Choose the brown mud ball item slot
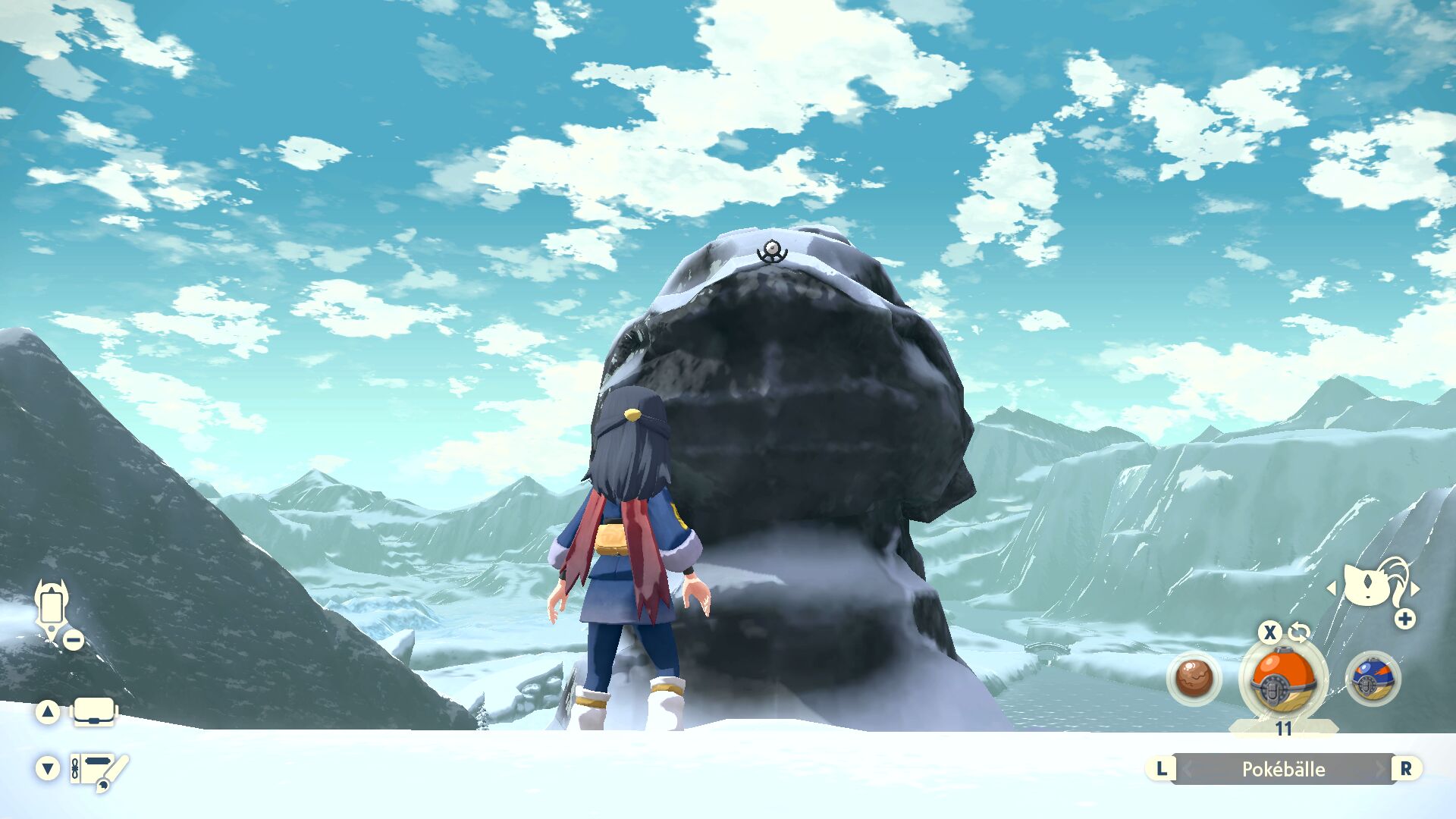The height and width of the screenshot is (819, 1456). 1194,678
